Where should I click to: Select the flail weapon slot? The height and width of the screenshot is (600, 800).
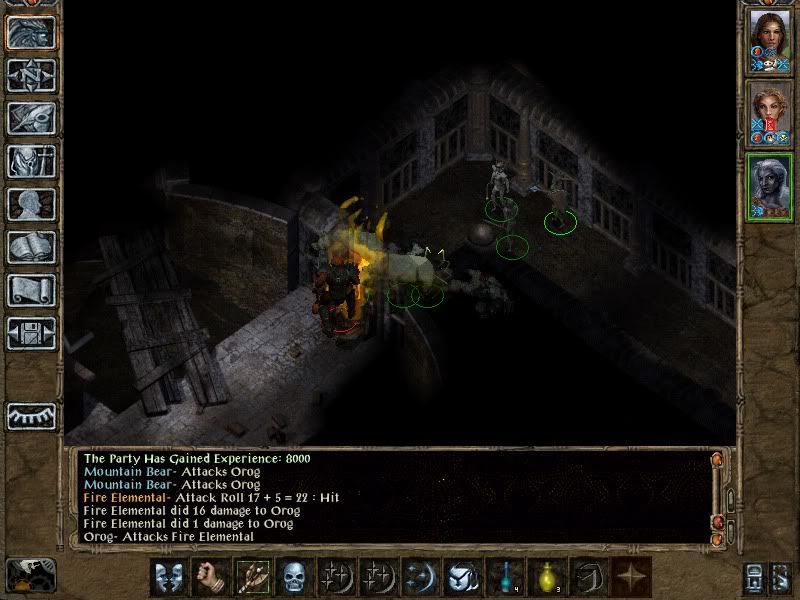pos(252,577)
